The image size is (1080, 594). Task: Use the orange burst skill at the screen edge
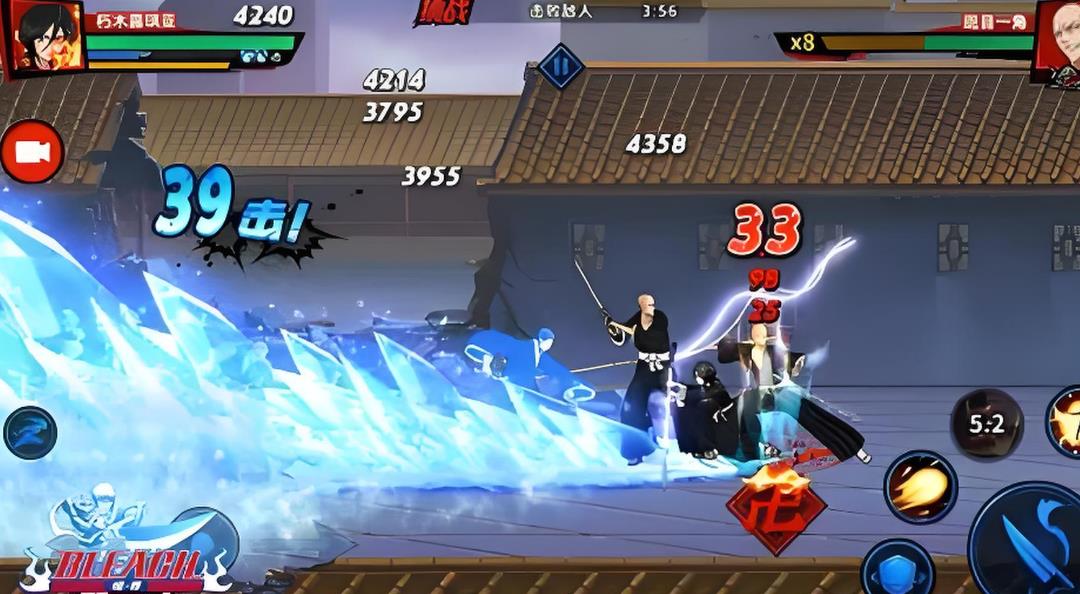pos(1066,420)
